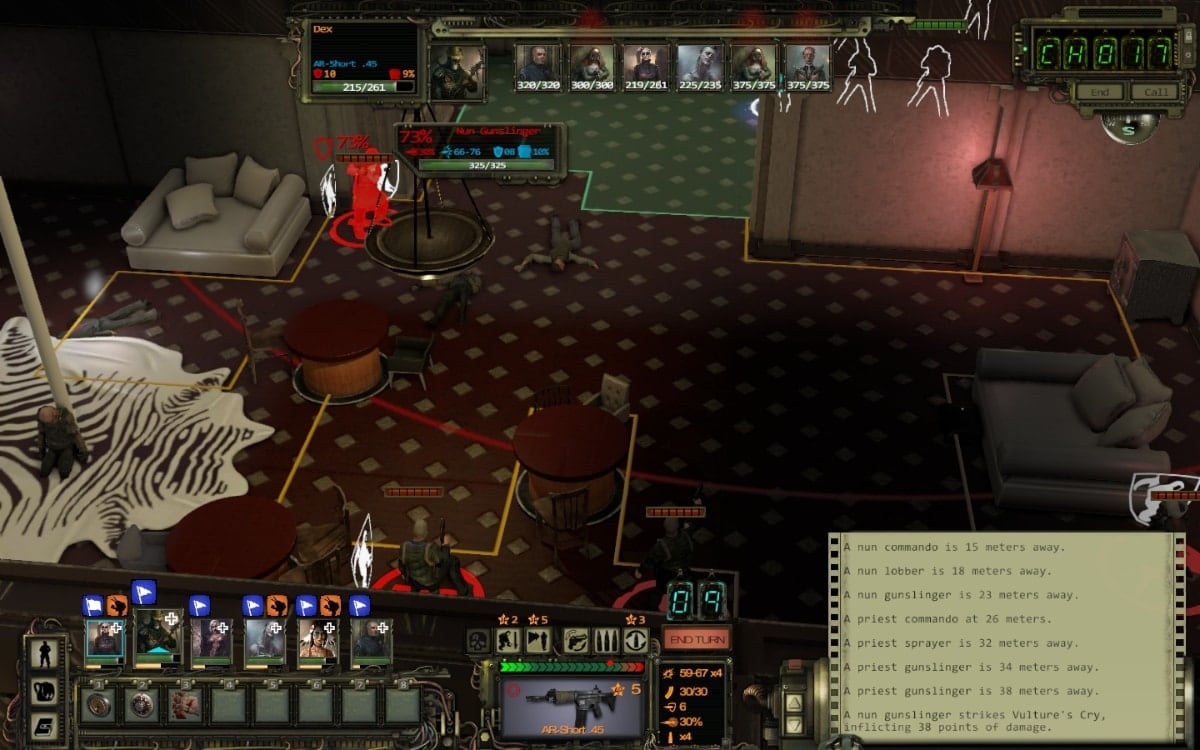Open the character silhouette menu icon
The height and width of the screenshot is (750, 1200).
44,655
